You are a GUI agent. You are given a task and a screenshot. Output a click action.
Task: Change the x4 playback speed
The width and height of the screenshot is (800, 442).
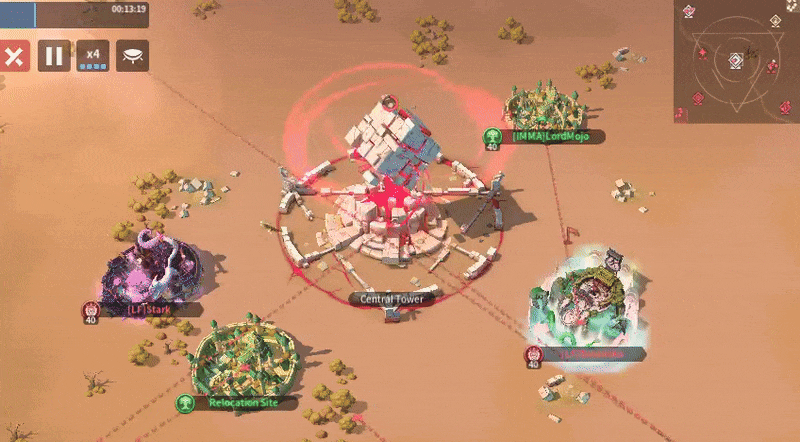click(93, 56)
